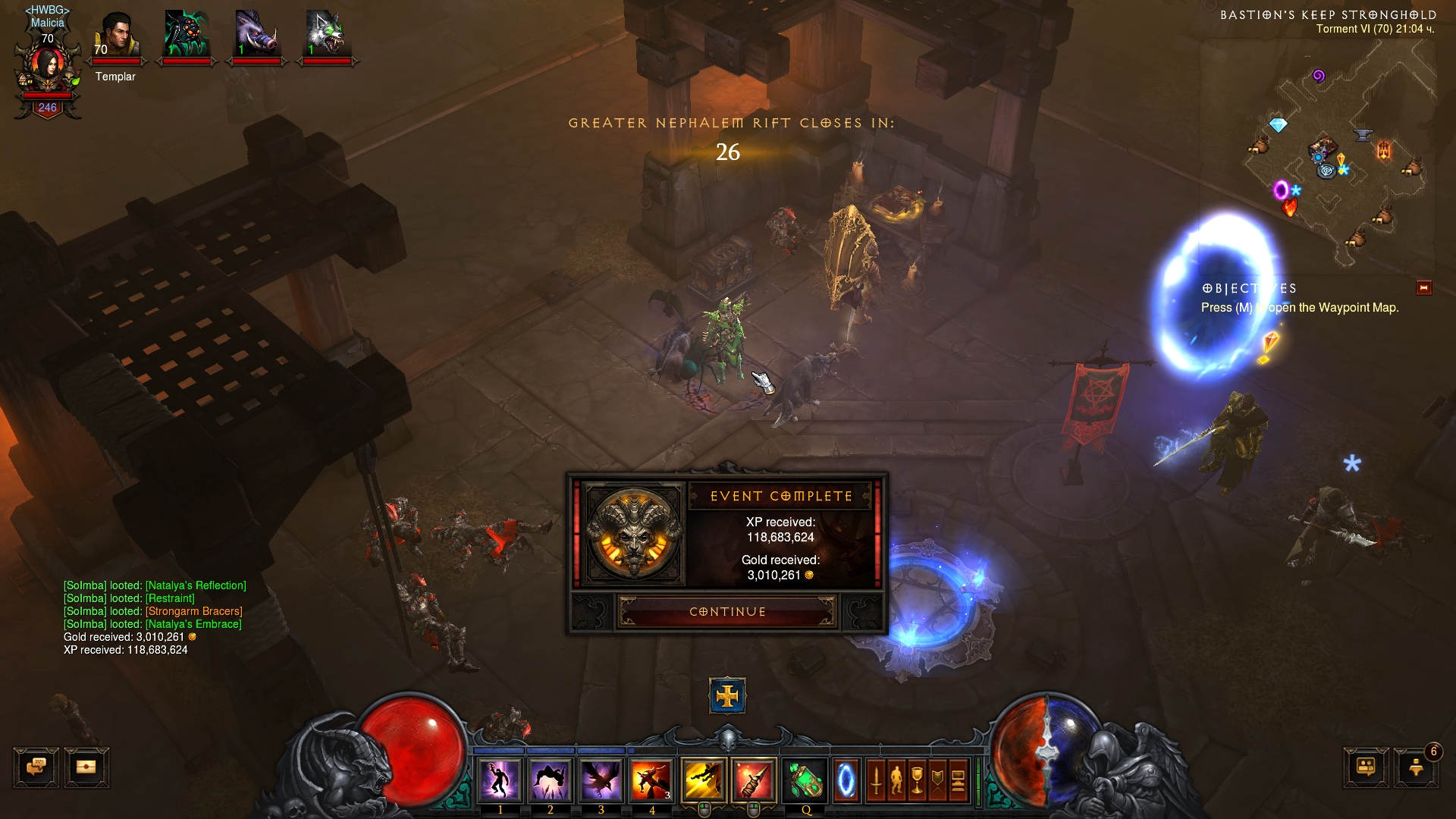Image resolution: width=1456 pixels, height=819 pixels.
Task: Collapse the Objectives tracker with red button
Action: (1423, 288)
